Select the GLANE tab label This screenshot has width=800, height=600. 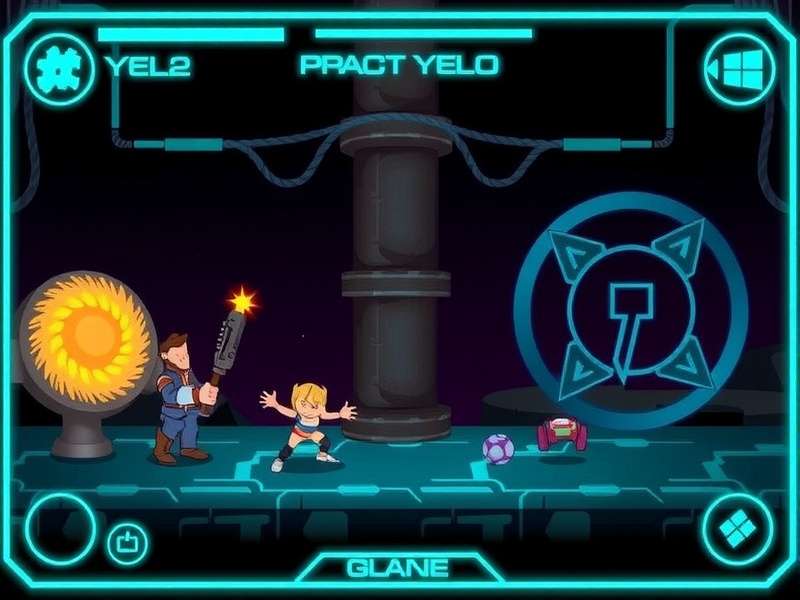click(x=397, y=568)
